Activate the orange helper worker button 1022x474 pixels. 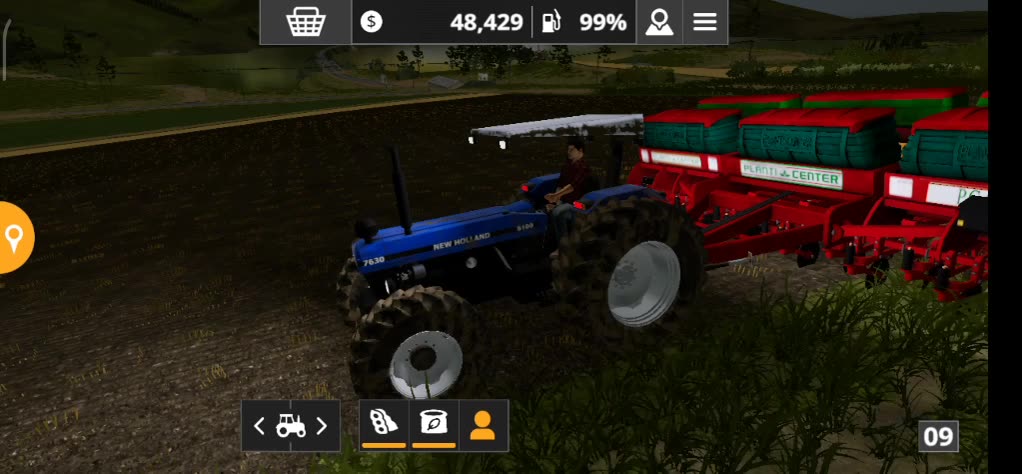pyautogui.click(x=483, y=425)
